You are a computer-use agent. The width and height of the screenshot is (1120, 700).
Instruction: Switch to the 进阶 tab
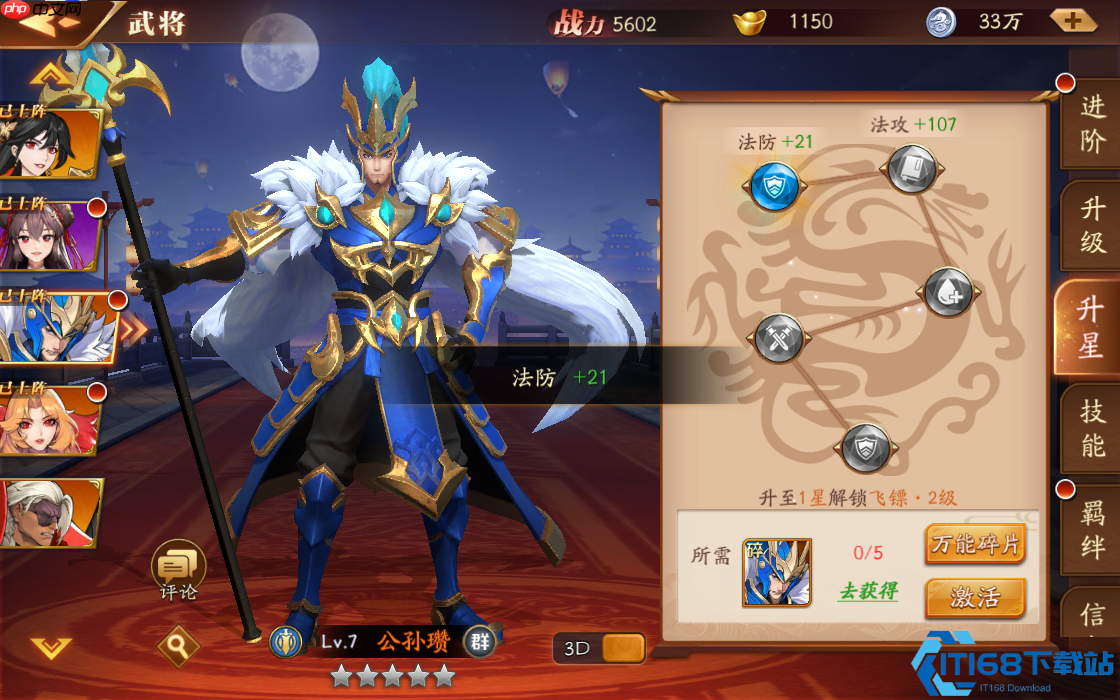(x=1092, y=121)
